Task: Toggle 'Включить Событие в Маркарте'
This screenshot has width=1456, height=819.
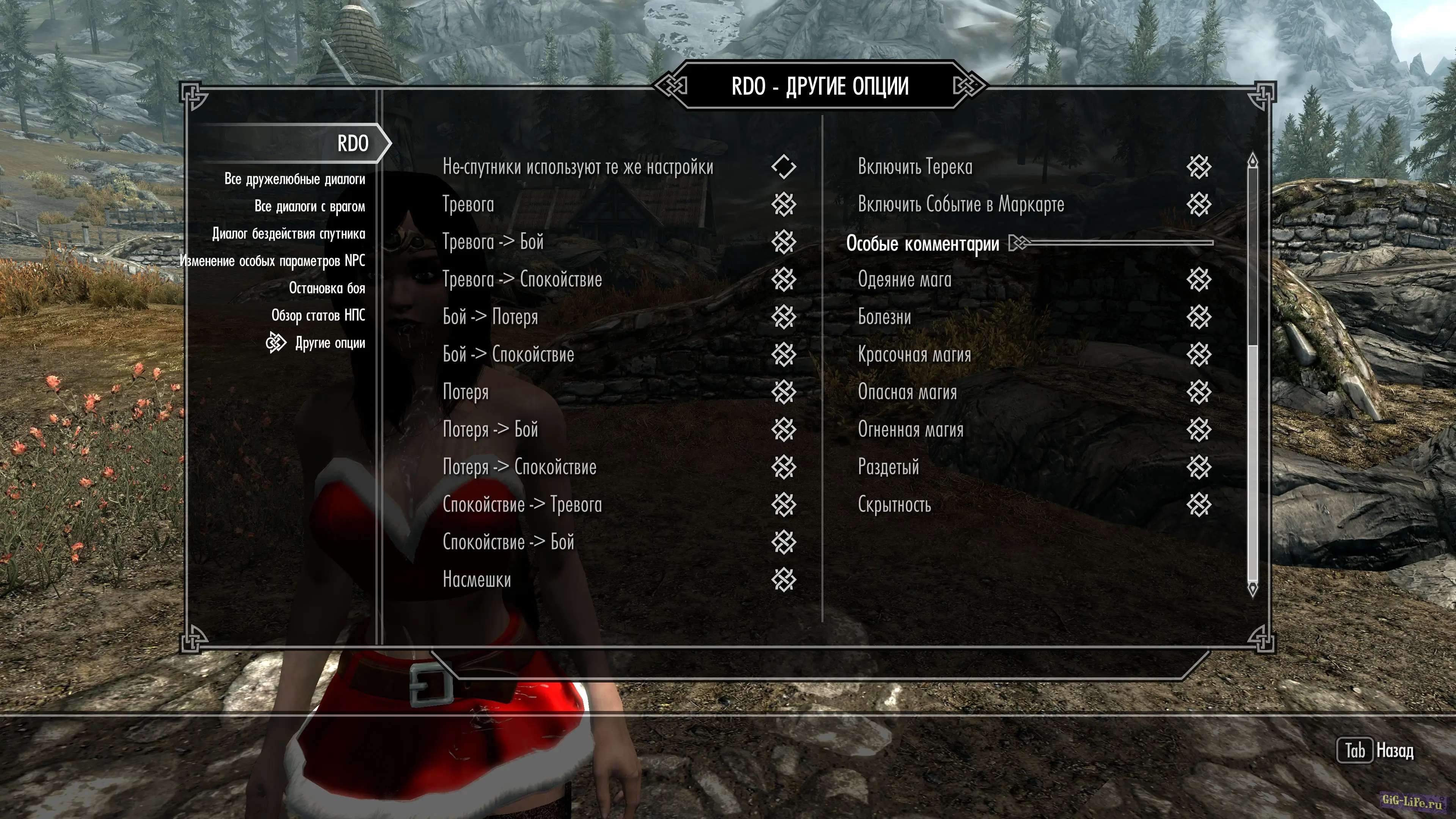Action: point(1198,205)
